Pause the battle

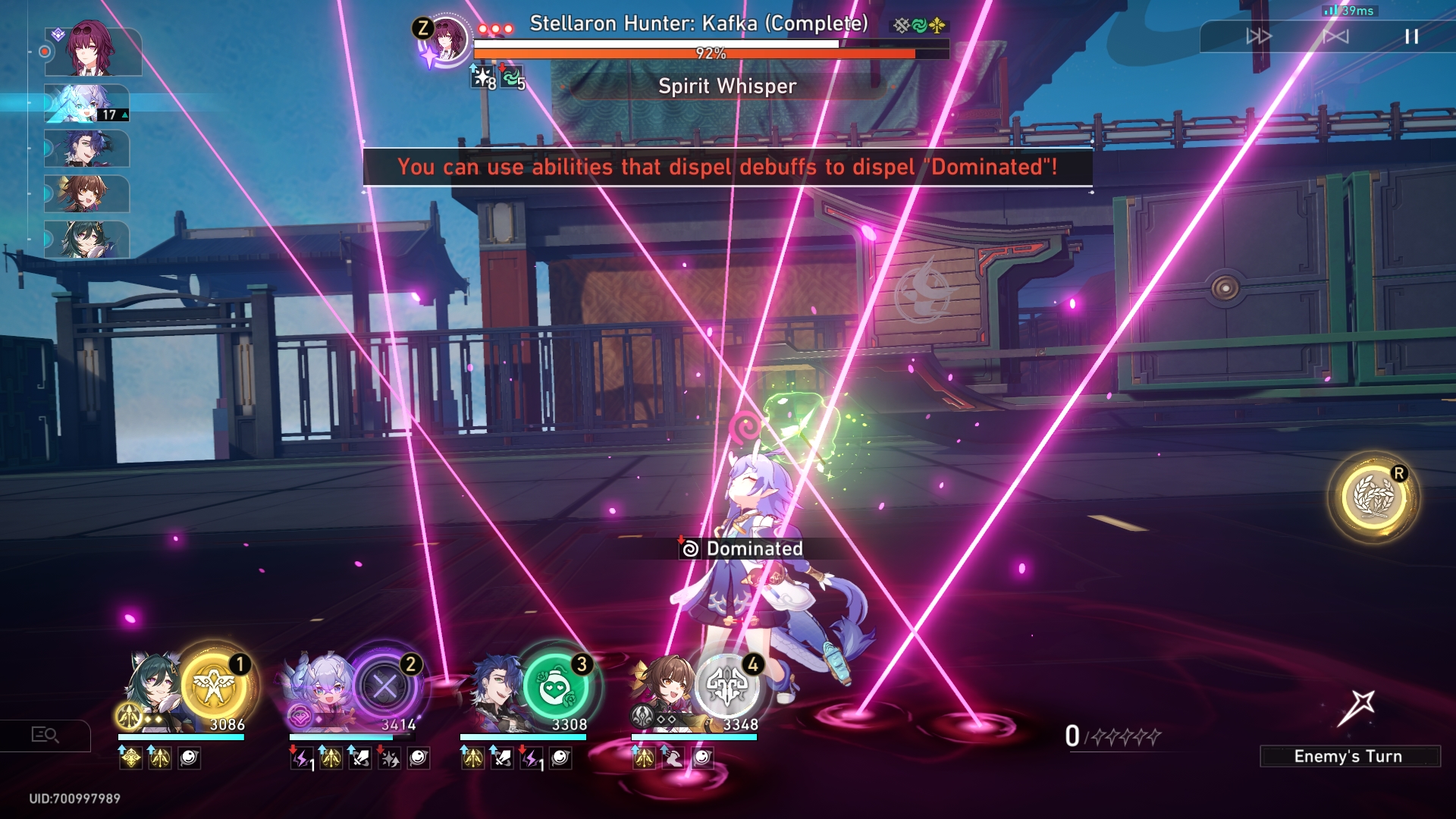pyautogui.click(x=1411, y=36)
